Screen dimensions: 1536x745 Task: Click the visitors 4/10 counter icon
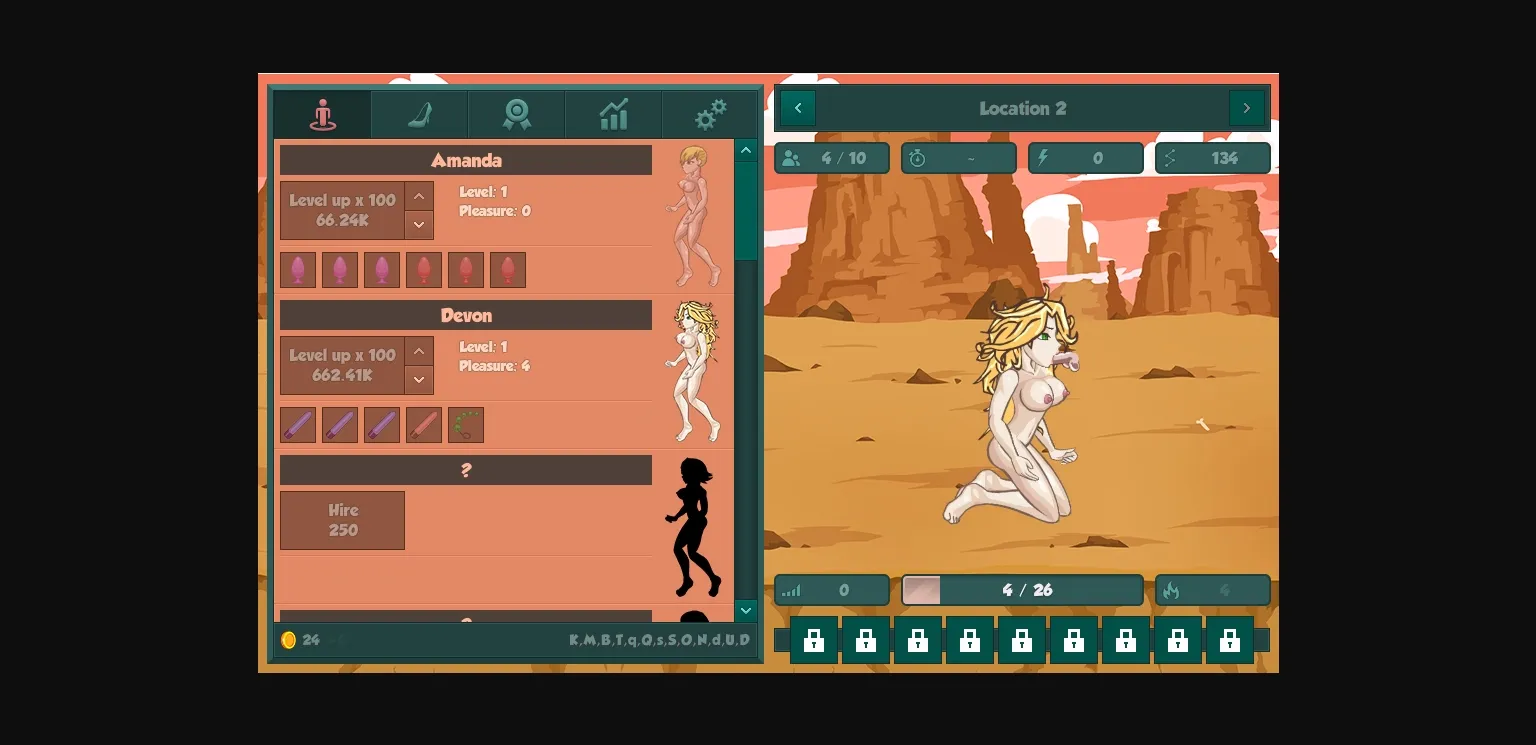[x=831, y=157]
